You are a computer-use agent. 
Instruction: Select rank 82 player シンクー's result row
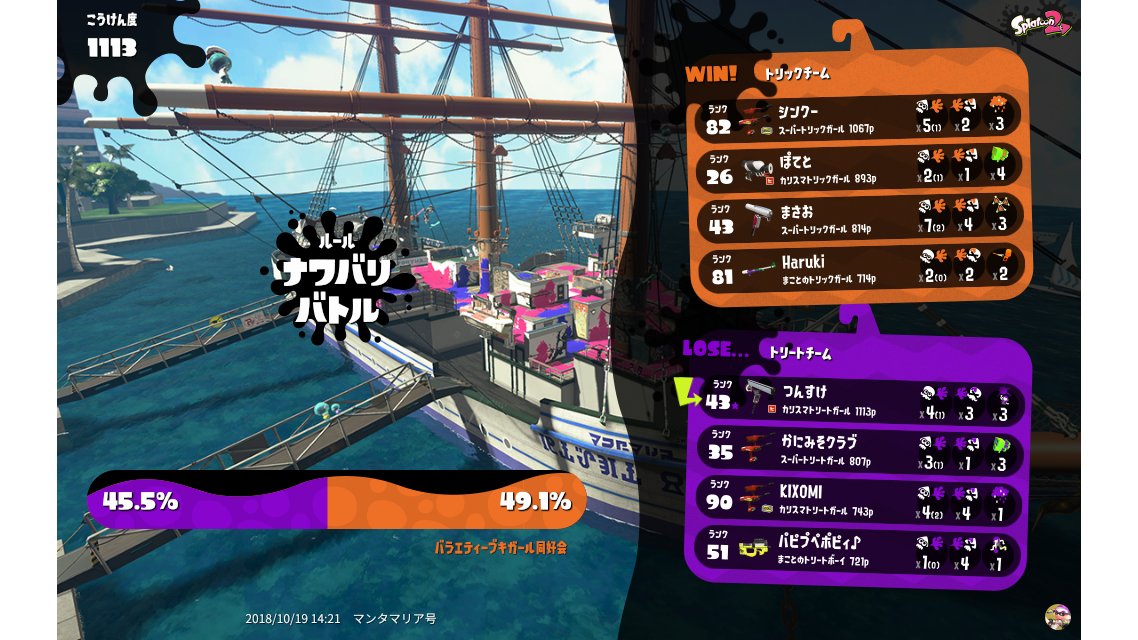point(860,116)
